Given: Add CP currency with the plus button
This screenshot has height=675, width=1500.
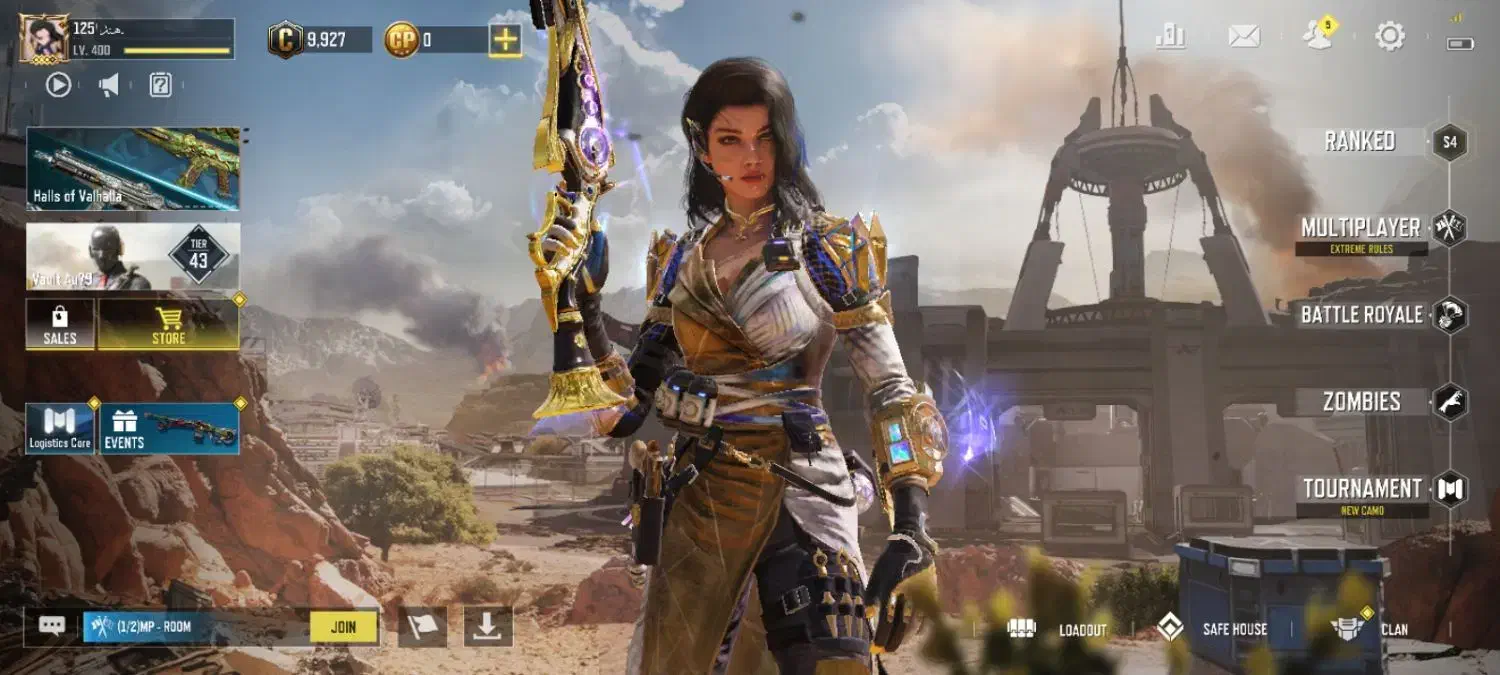Looking at the screenshot, I should pyautogui.click(x=504, y=40).
